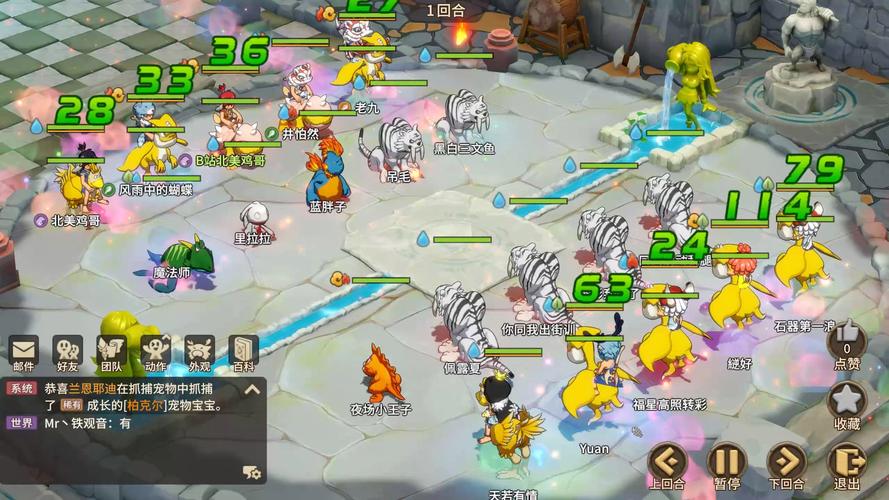Open chat settings gear icon
Viewport: 889px width, 500px height.
click(252, 472)
